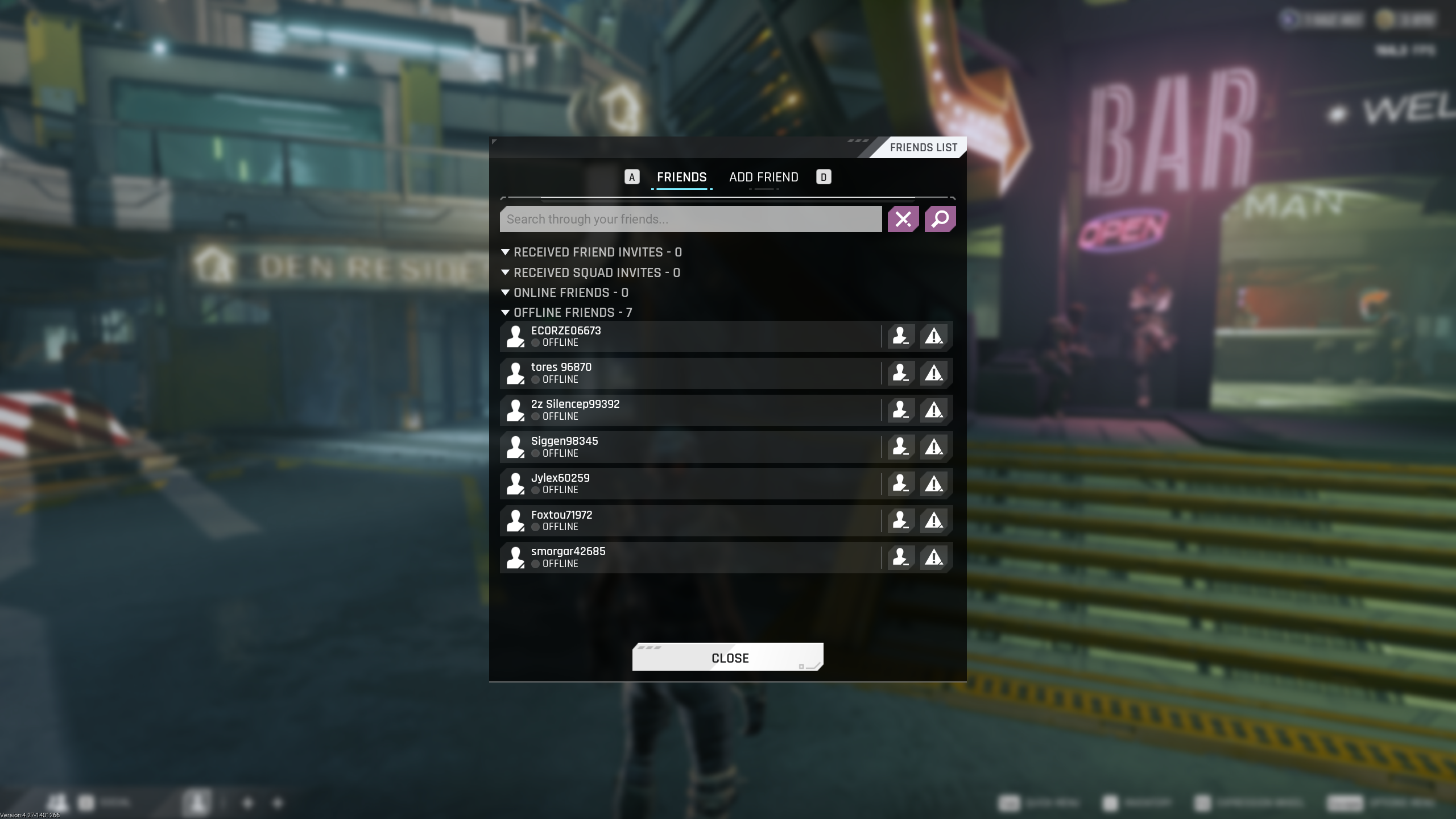Image resolution: width=1456 pixels, height=819 pixels.
Task: Remove friend tores 96870
Action: pos(900,373)
